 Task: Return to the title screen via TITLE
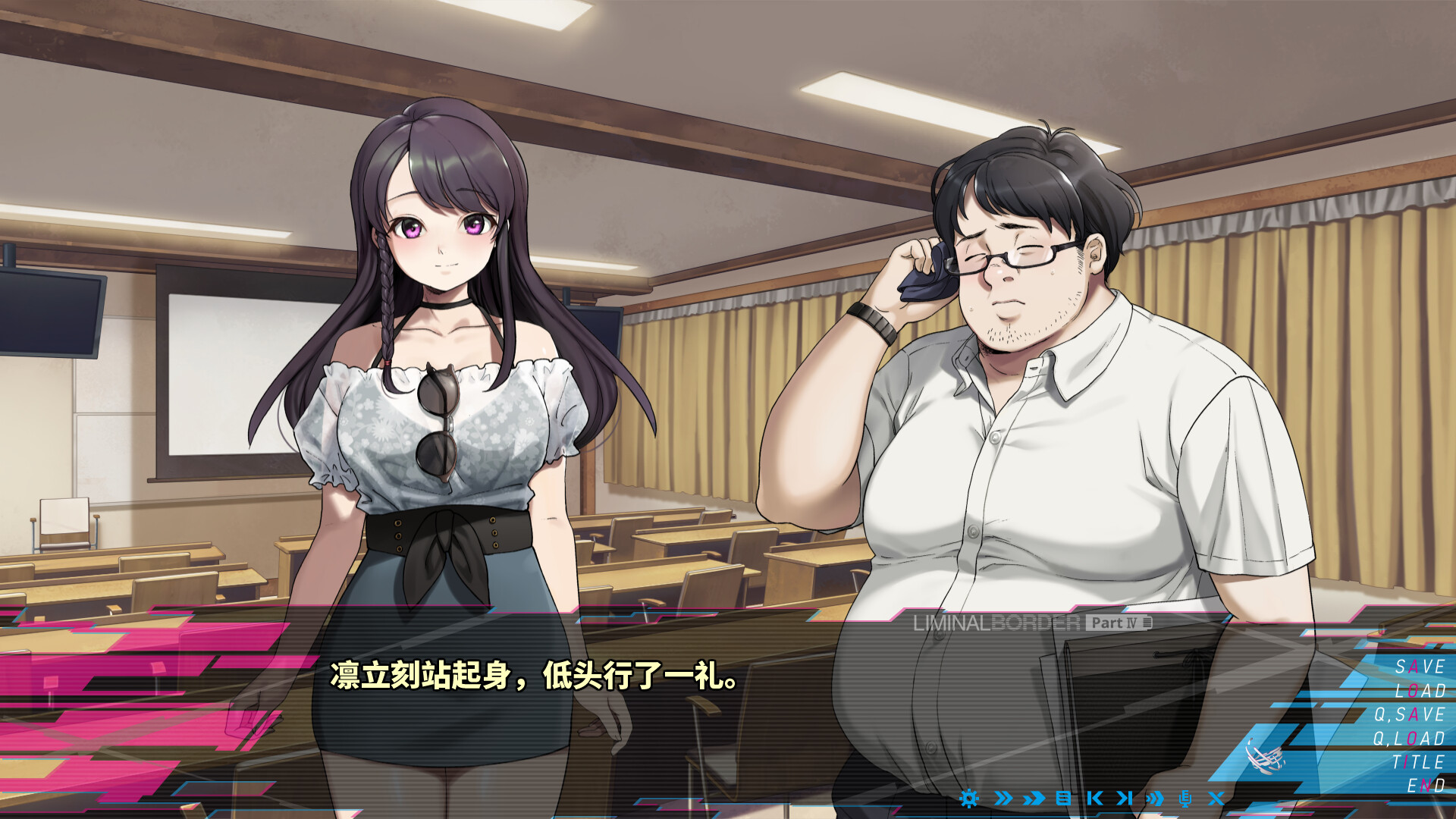(x=1418, y=759)
